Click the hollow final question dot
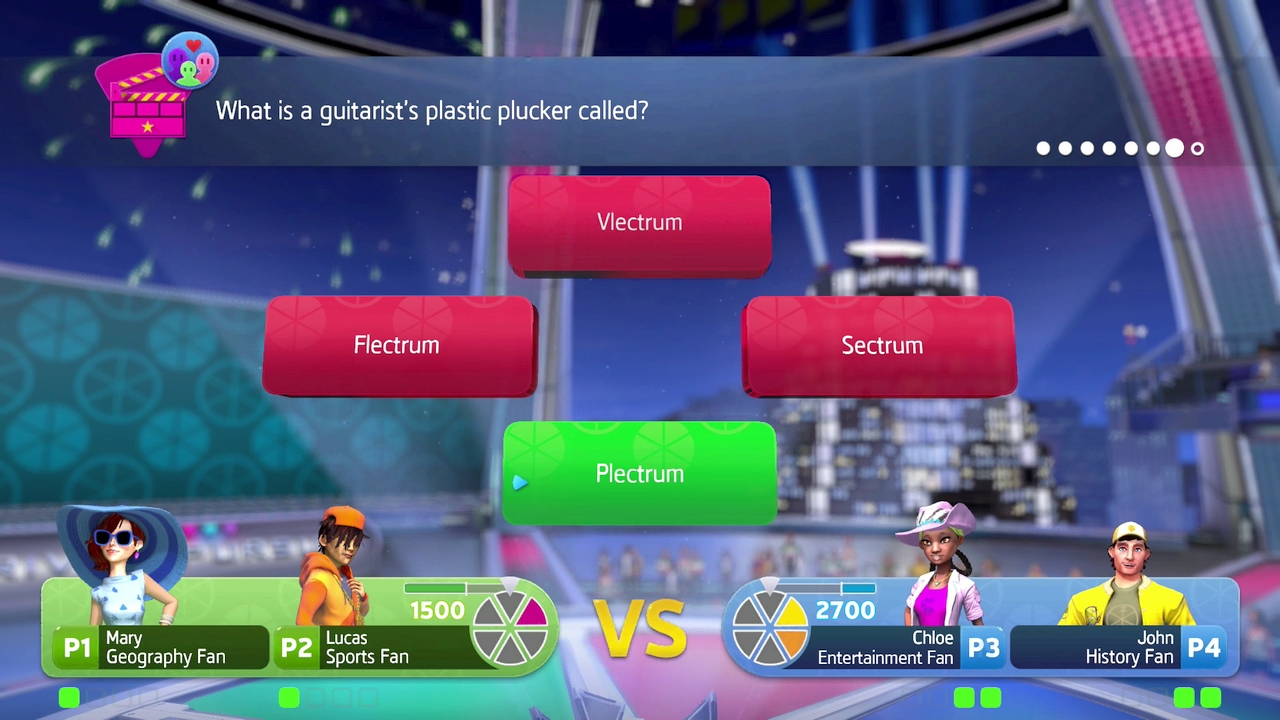Image resolution: width=1280 pixels, height=720 pixels. (1197, 148)
